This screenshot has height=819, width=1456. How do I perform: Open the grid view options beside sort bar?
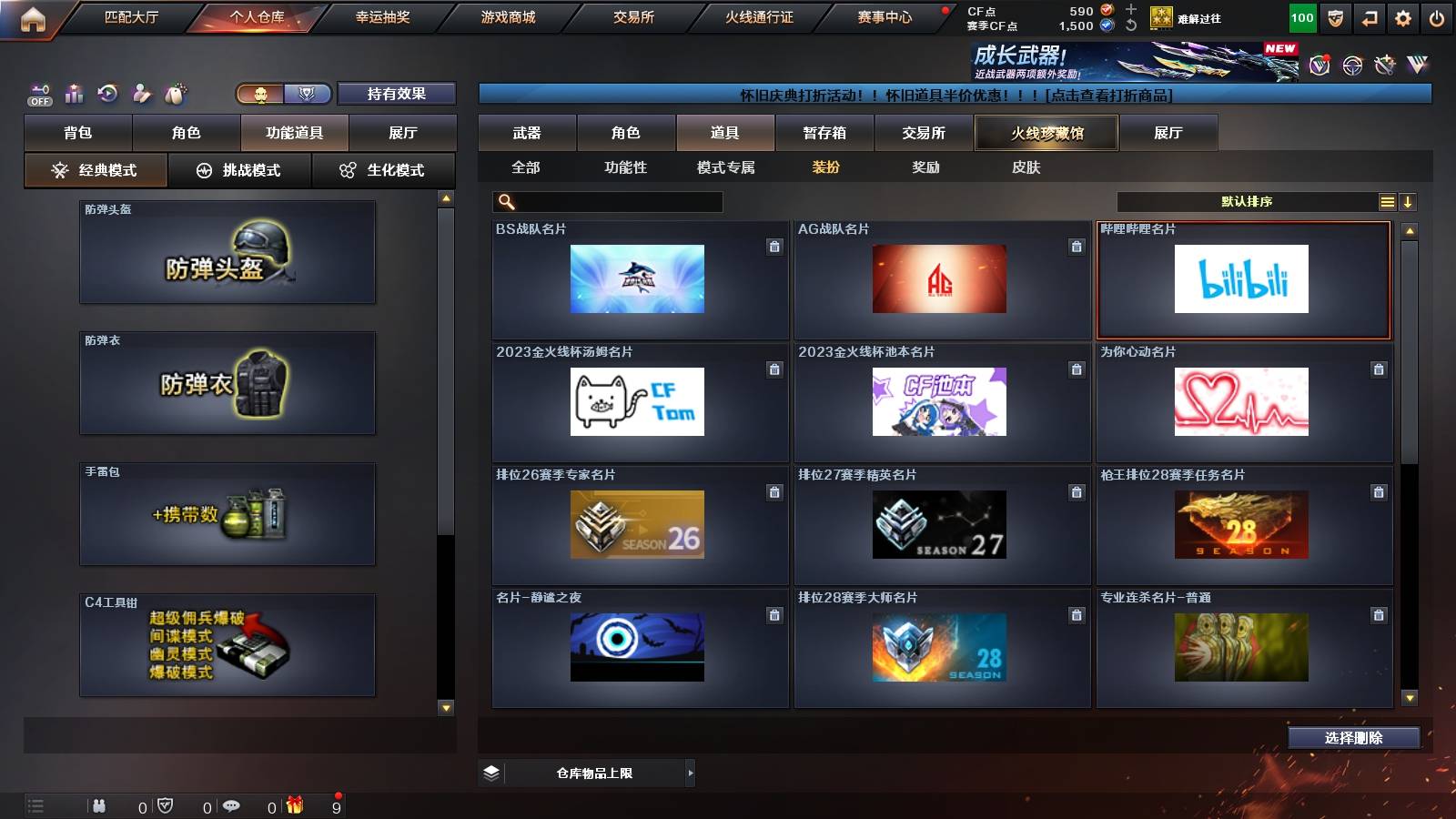click(1388, 201)
